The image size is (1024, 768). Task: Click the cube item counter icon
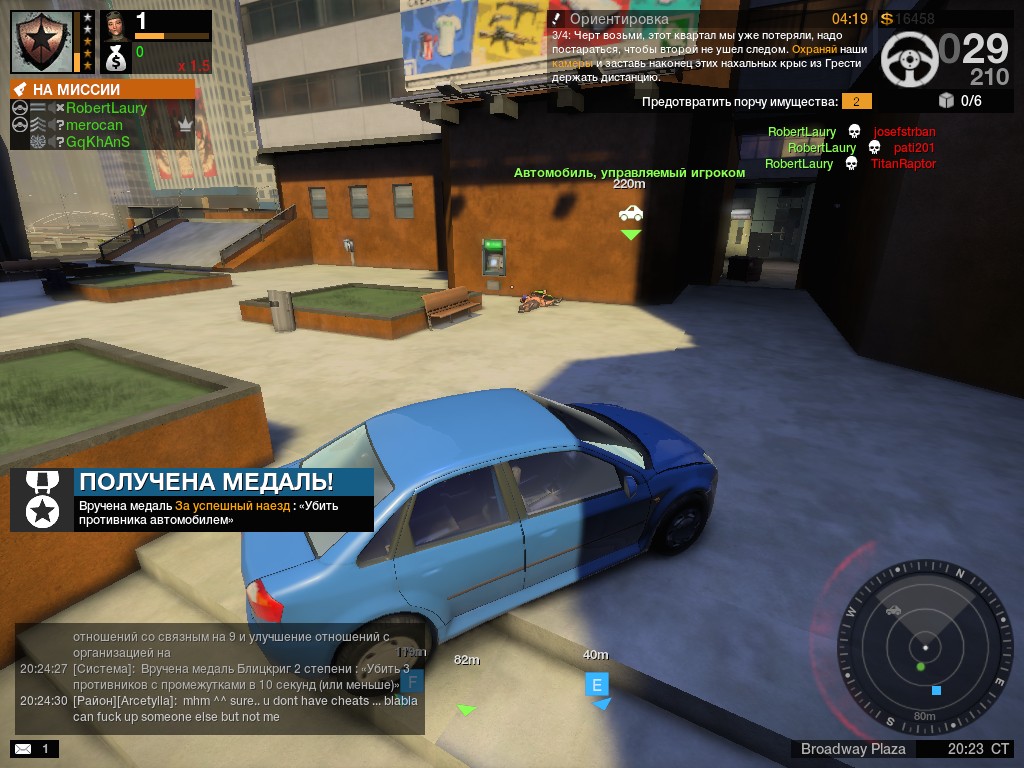(x=946, y=100)
